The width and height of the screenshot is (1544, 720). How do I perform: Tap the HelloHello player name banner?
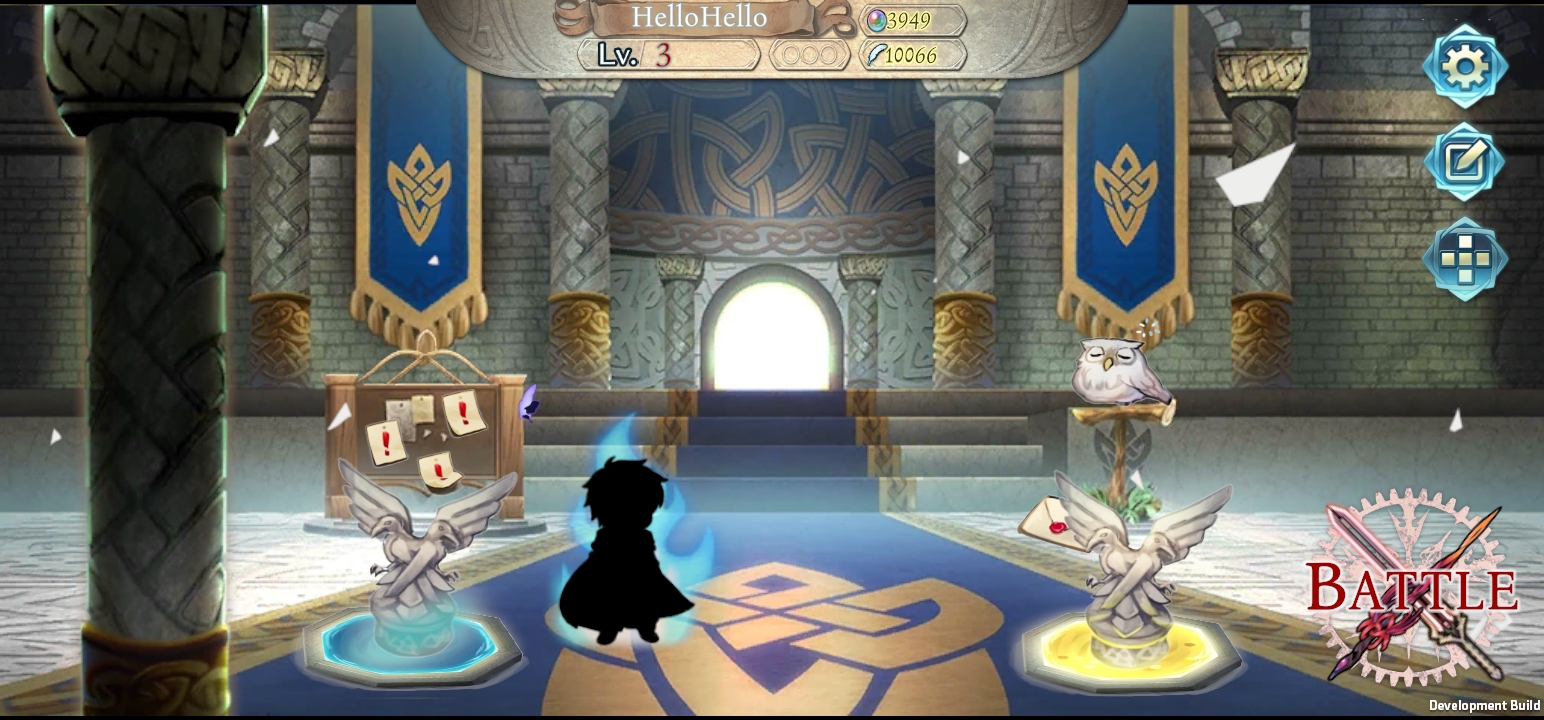click(x=698, y=16)
